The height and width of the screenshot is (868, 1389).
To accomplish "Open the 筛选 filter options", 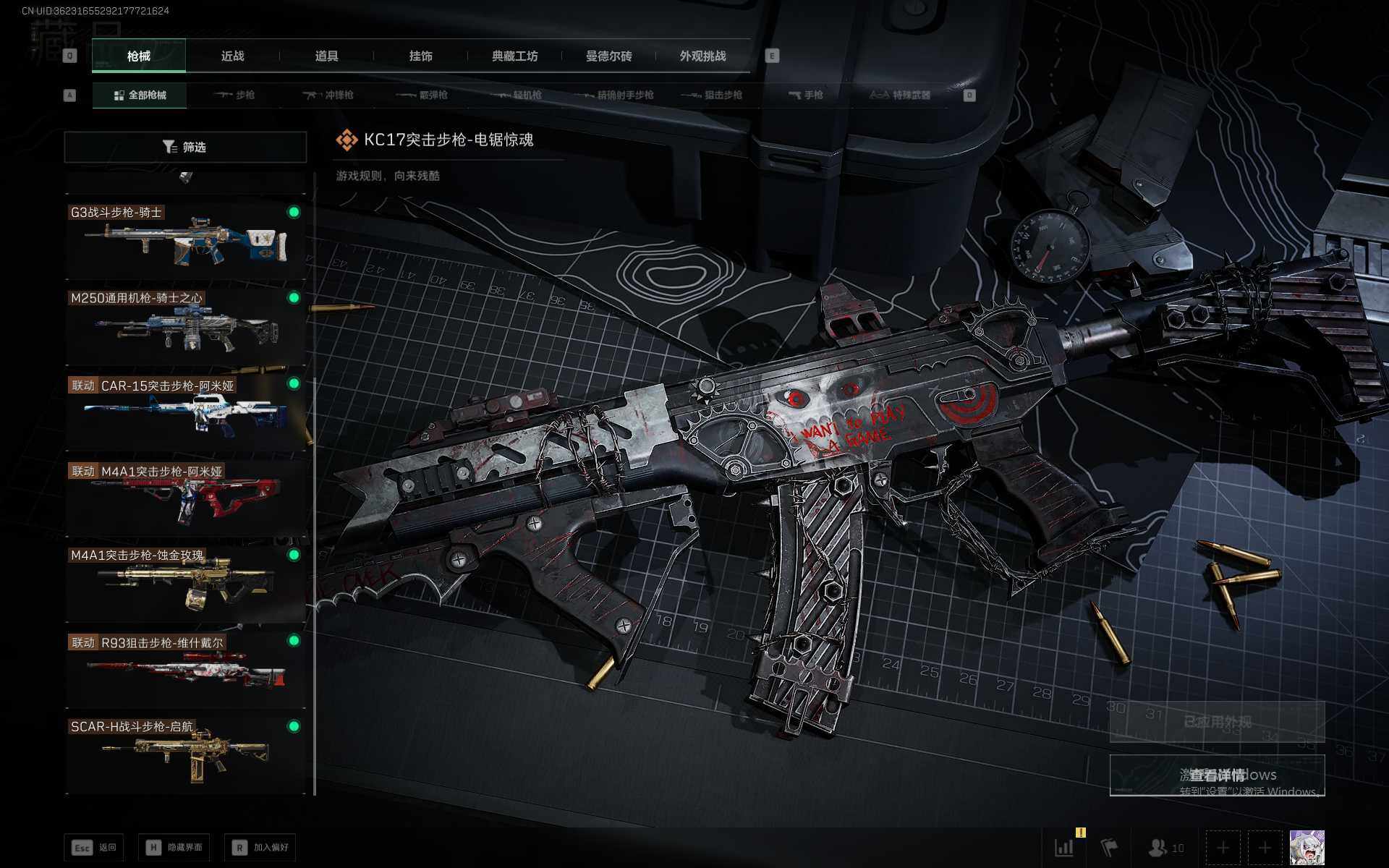I will pos(185,147).
